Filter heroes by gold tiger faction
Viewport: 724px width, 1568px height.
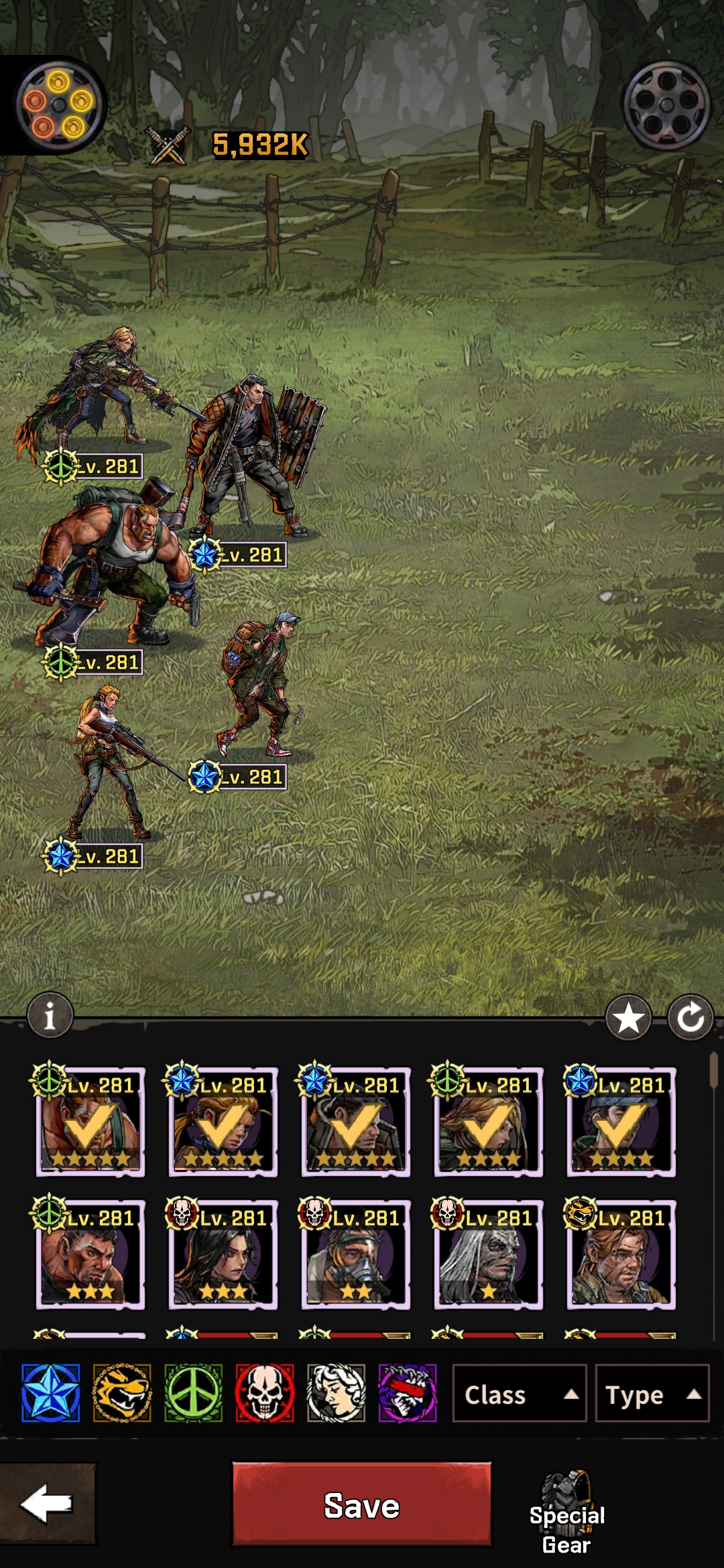[122, 1394]
